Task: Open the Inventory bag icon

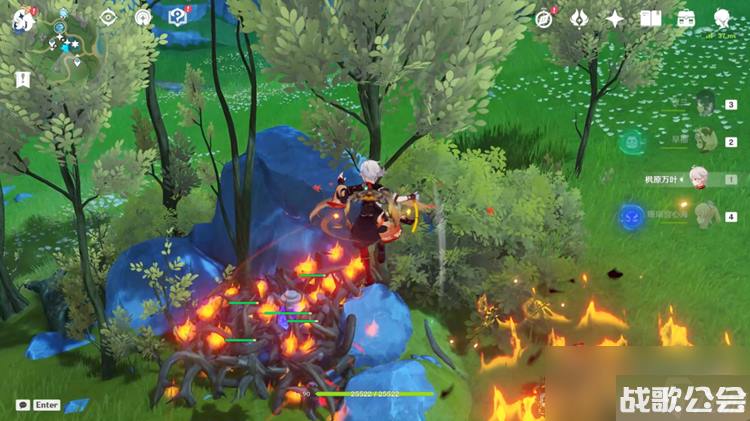Action: point(686,18)
